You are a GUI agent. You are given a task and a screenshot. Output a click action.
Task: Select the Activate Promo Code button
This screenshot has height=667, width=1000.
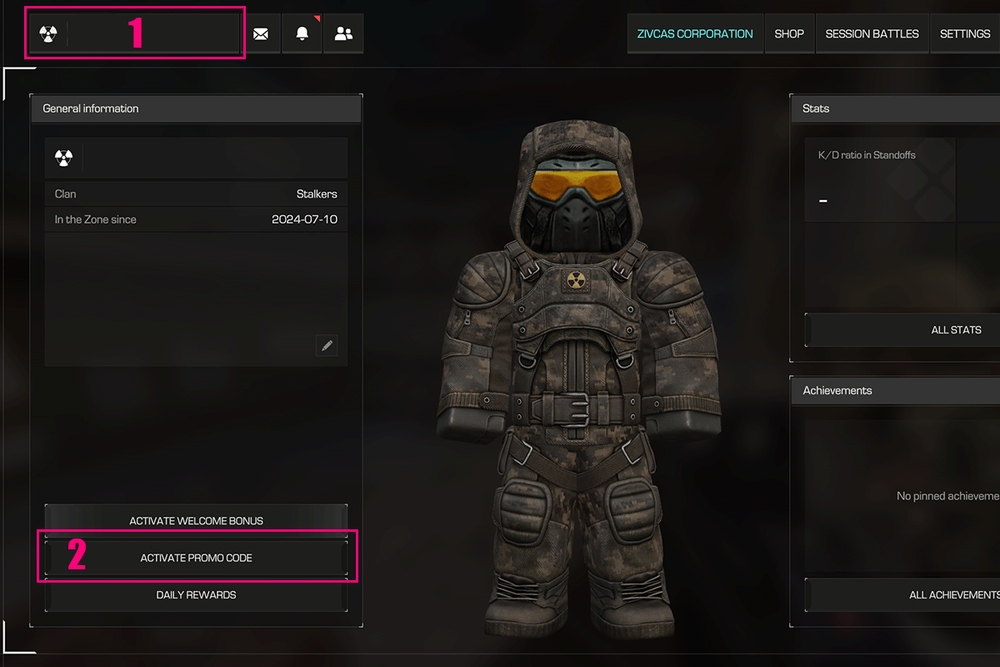pos(196,558)
